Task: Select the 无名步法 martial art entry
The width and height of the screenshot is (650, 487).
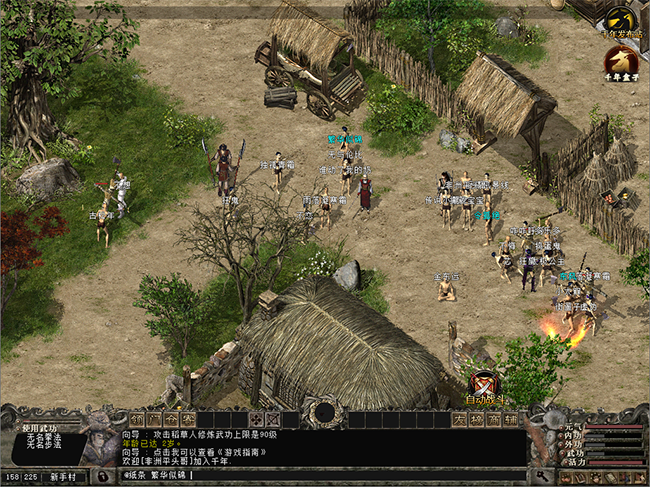Action: point(44,446)
